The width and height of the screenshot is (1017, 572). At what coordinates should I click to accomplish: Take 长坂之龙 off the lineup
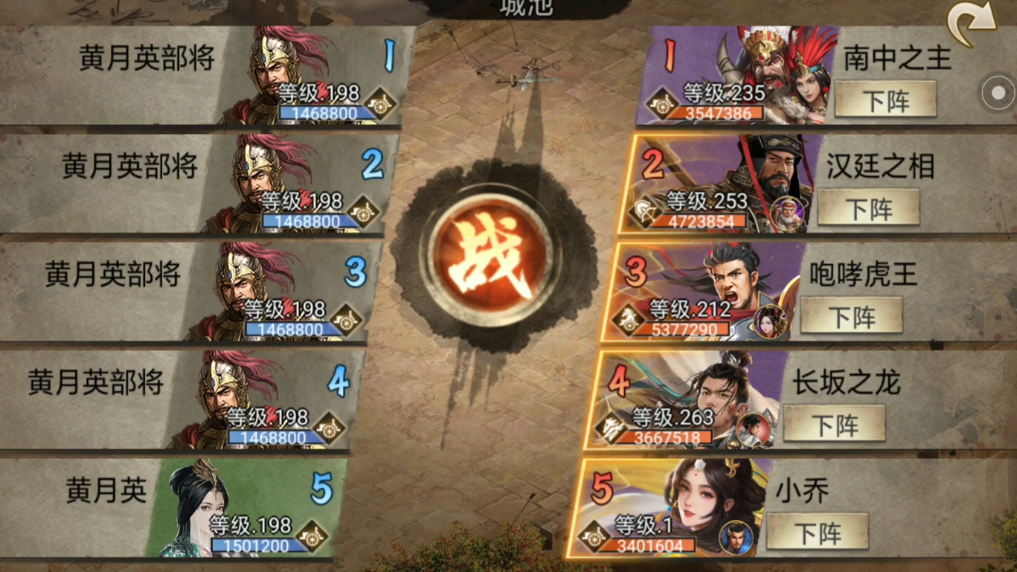(x=834, y=424)
